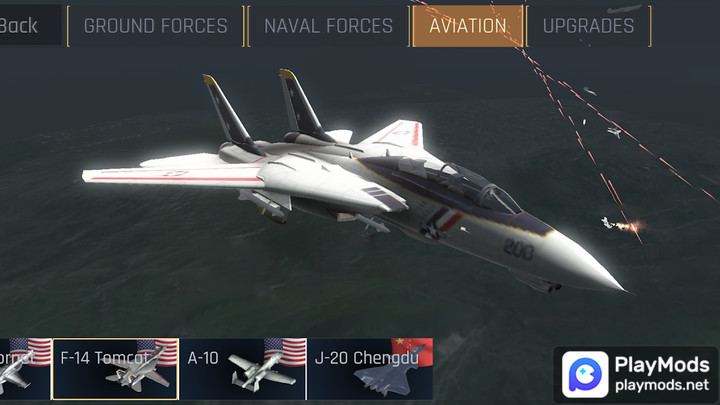Switch to the Ground Forces tab
The height and width of the screenshot is (405, 720).
155,26
